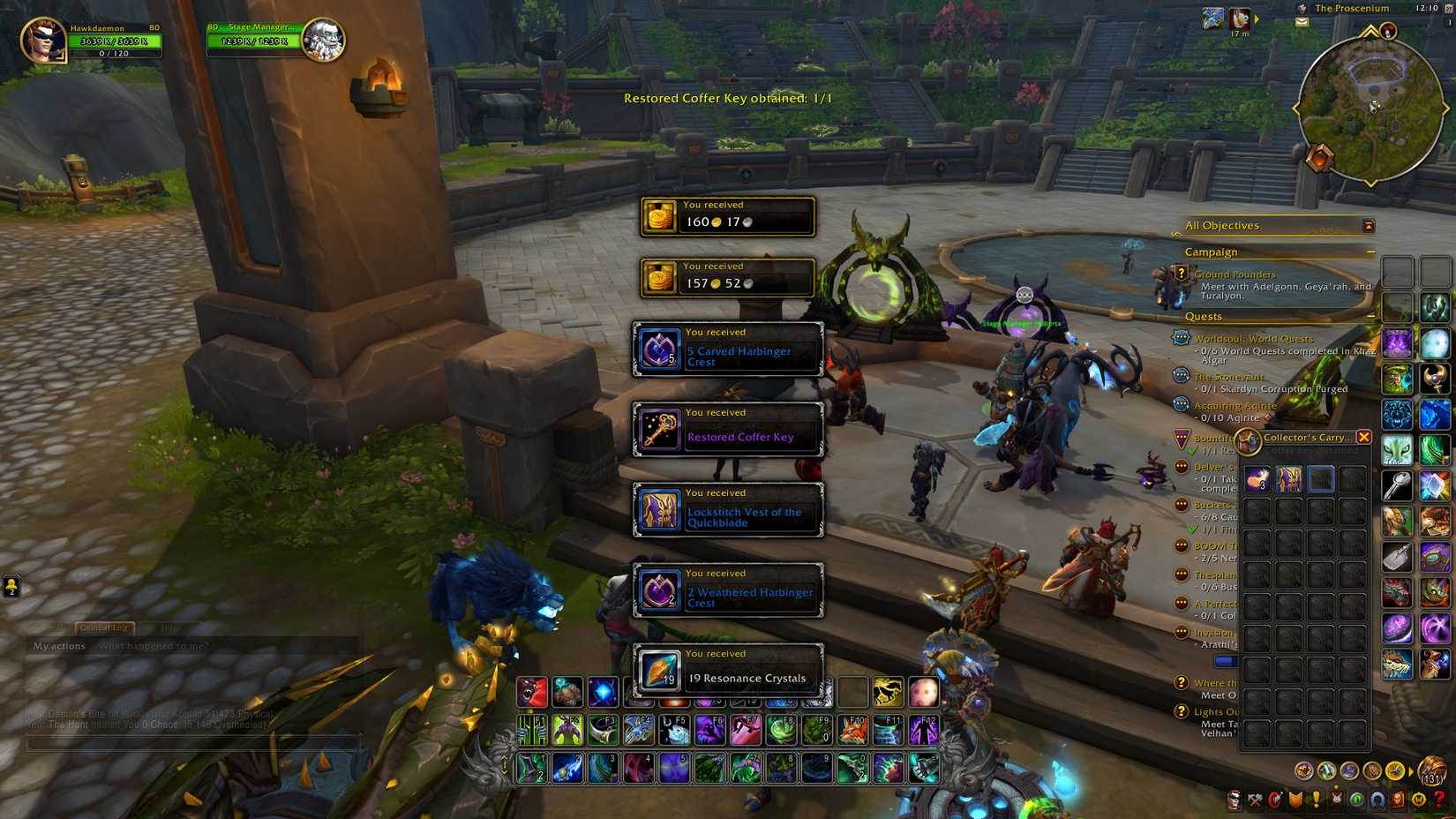The height and width of the screenshot is (819, 1456).
Task: Open the Group Finder green eye icon
Action: pyautogui.click(x=1356, y=800)
